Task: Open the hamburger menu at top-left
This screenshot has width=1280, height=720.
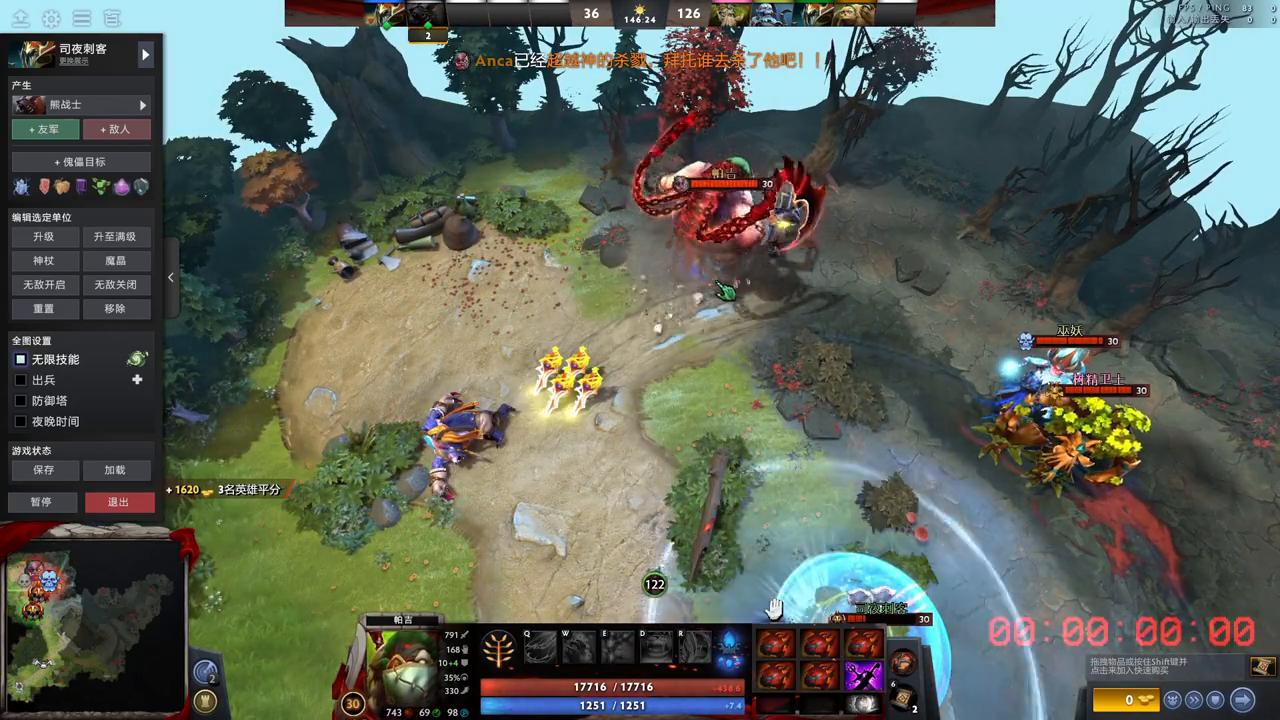Action: pos(82,17)
